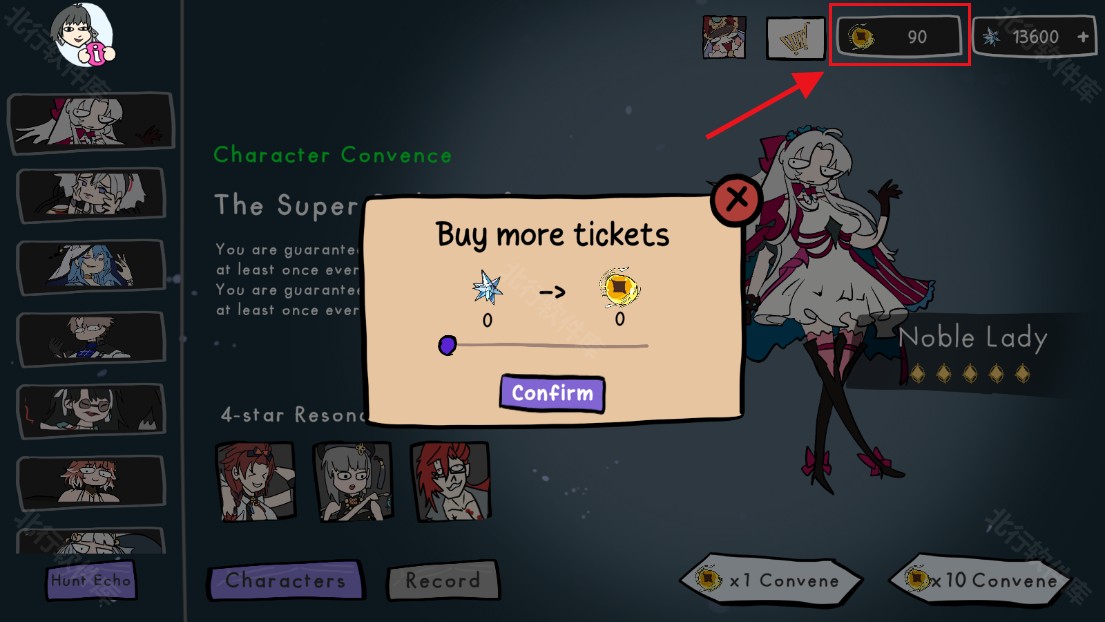Select the top white-haired red-bow banner

(90, 122)
